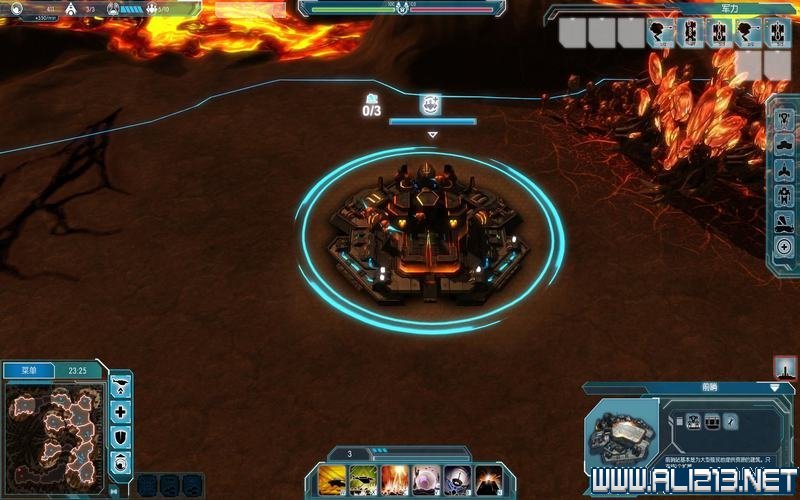Click the emblem icon above the outpost

tap(431, 104)
